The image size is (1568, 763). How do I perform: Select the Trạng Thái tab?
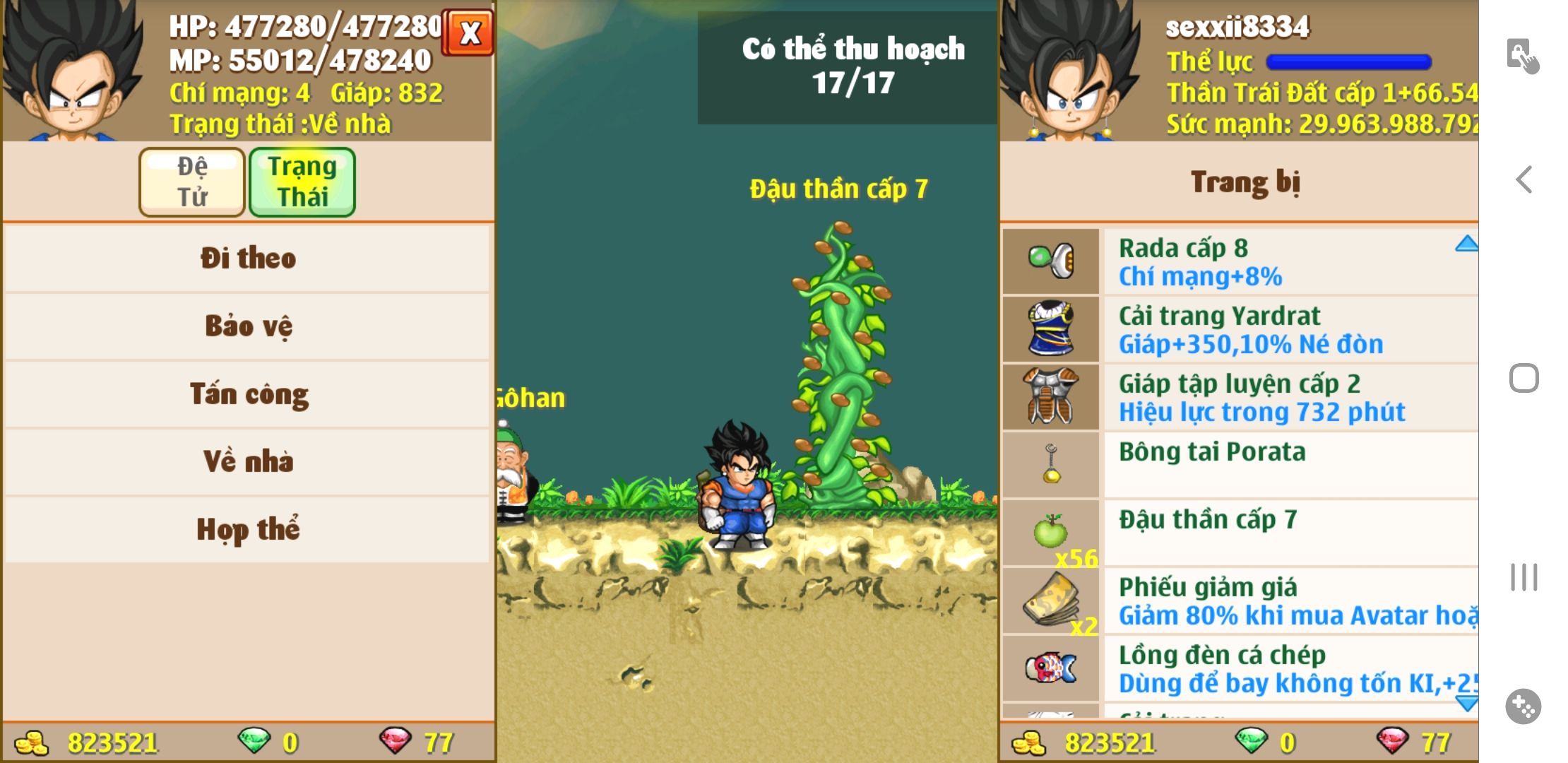(302, 182)
